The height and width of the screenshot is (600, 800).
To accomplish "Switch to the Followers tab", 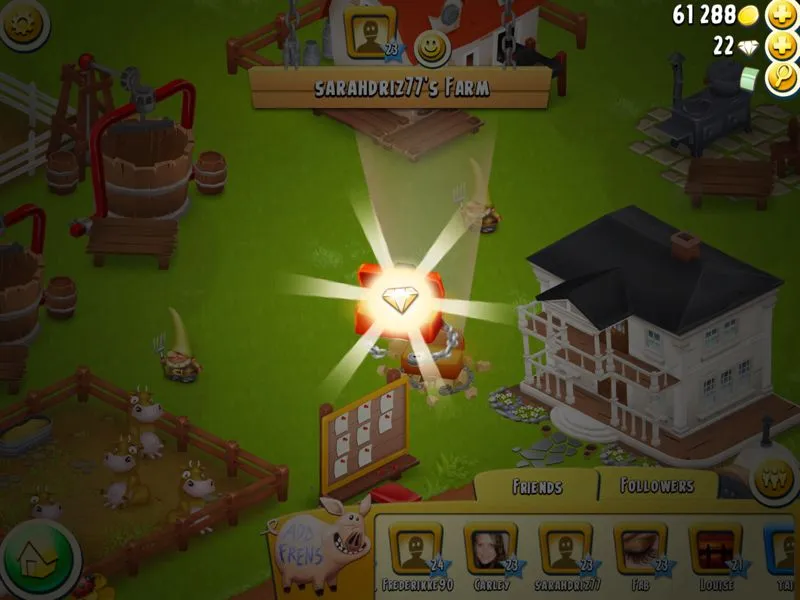I will pyautogui.click(x=657, y=486).
